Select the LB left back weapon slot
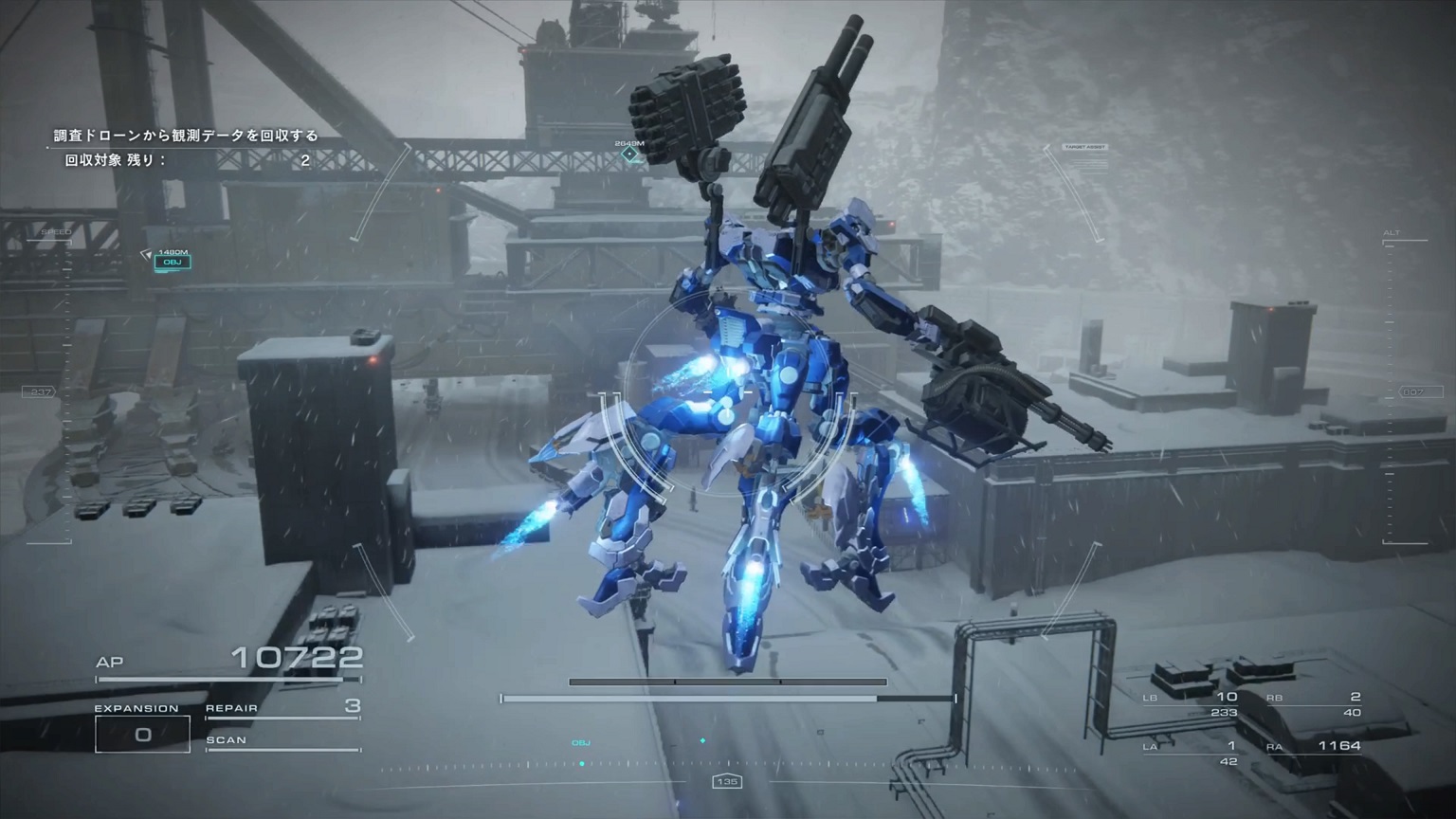 click(x=1191, y=704)
